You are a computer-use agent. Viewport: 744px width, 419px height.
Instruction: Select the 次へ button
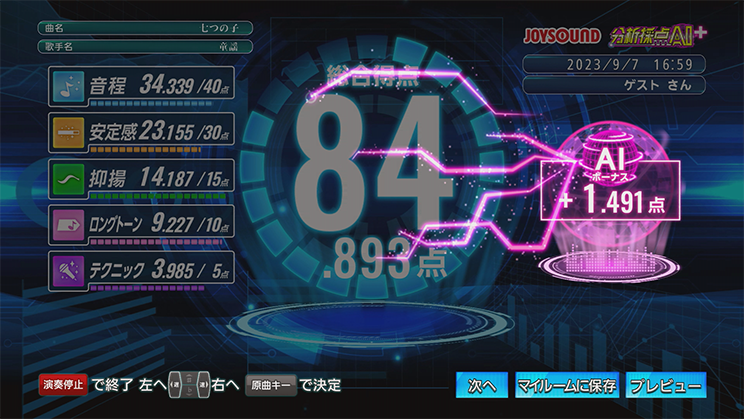(482, 385)
